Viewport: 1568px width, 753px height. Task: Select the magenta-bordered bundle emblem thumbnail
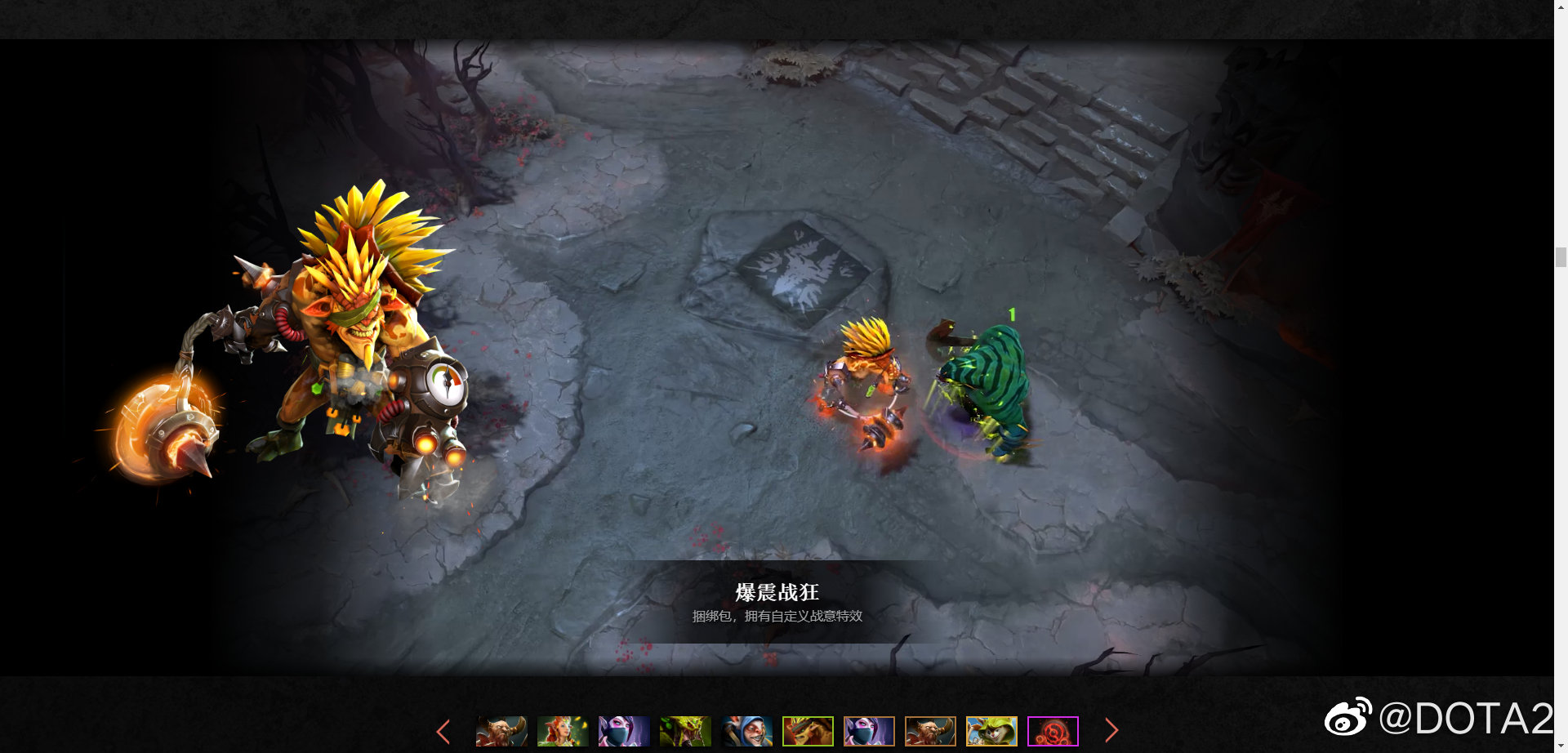coord(1052,731)
